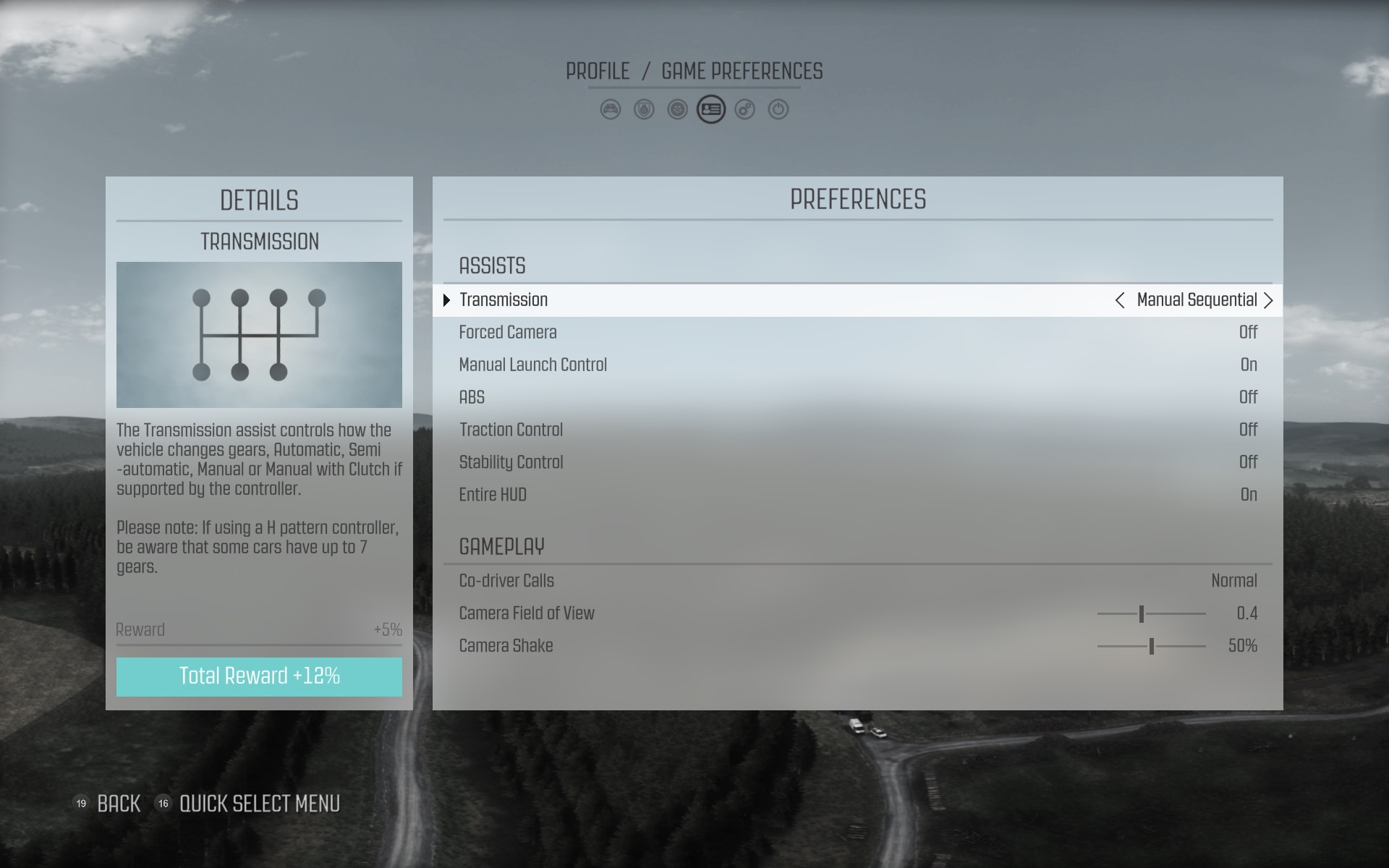Click the left arrow beside Manual Sequential
1389x868 pixels.
(1119, 301)
